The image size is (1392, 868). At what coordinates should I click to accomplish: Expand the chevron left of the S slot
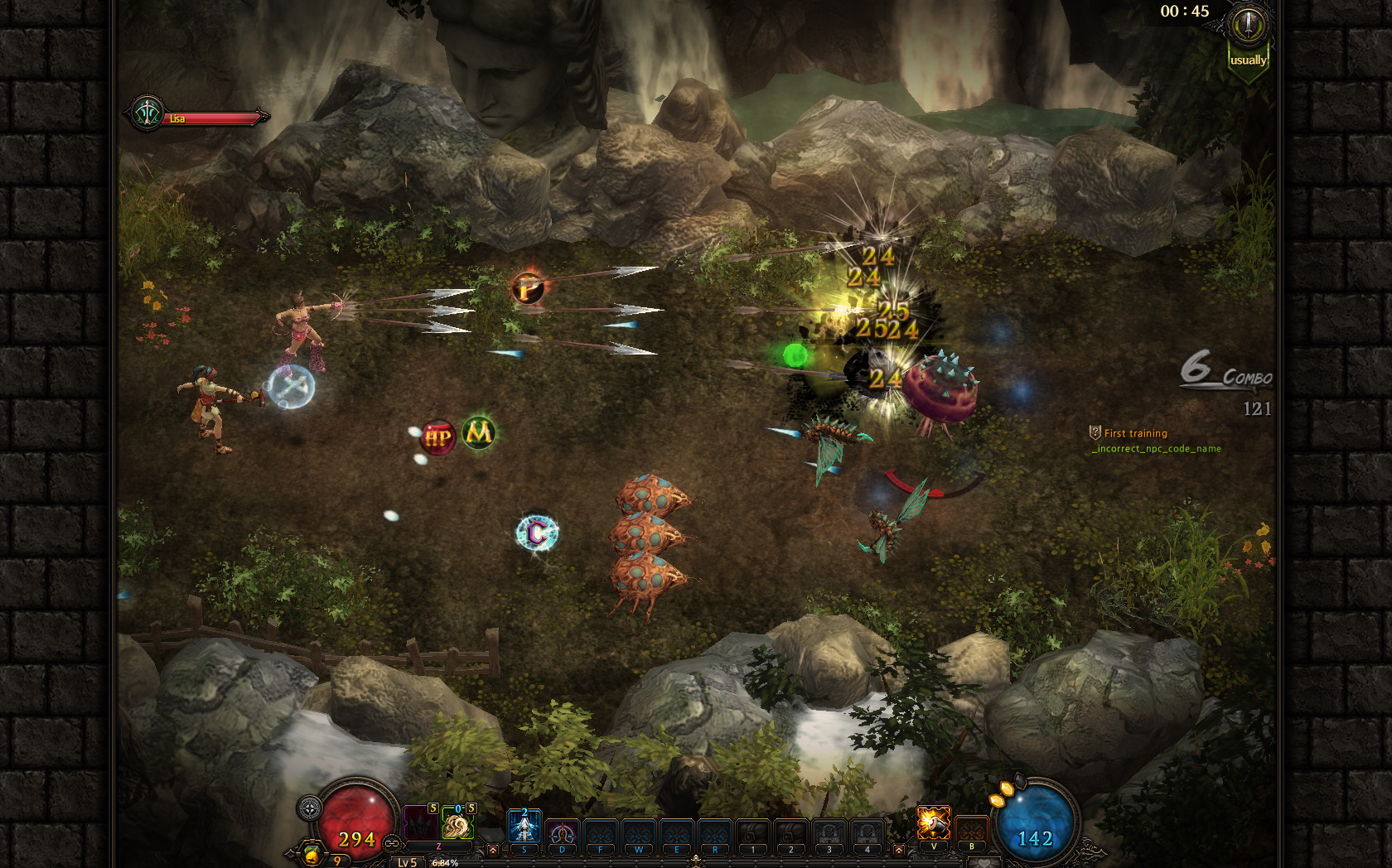[x=493, y=849]
